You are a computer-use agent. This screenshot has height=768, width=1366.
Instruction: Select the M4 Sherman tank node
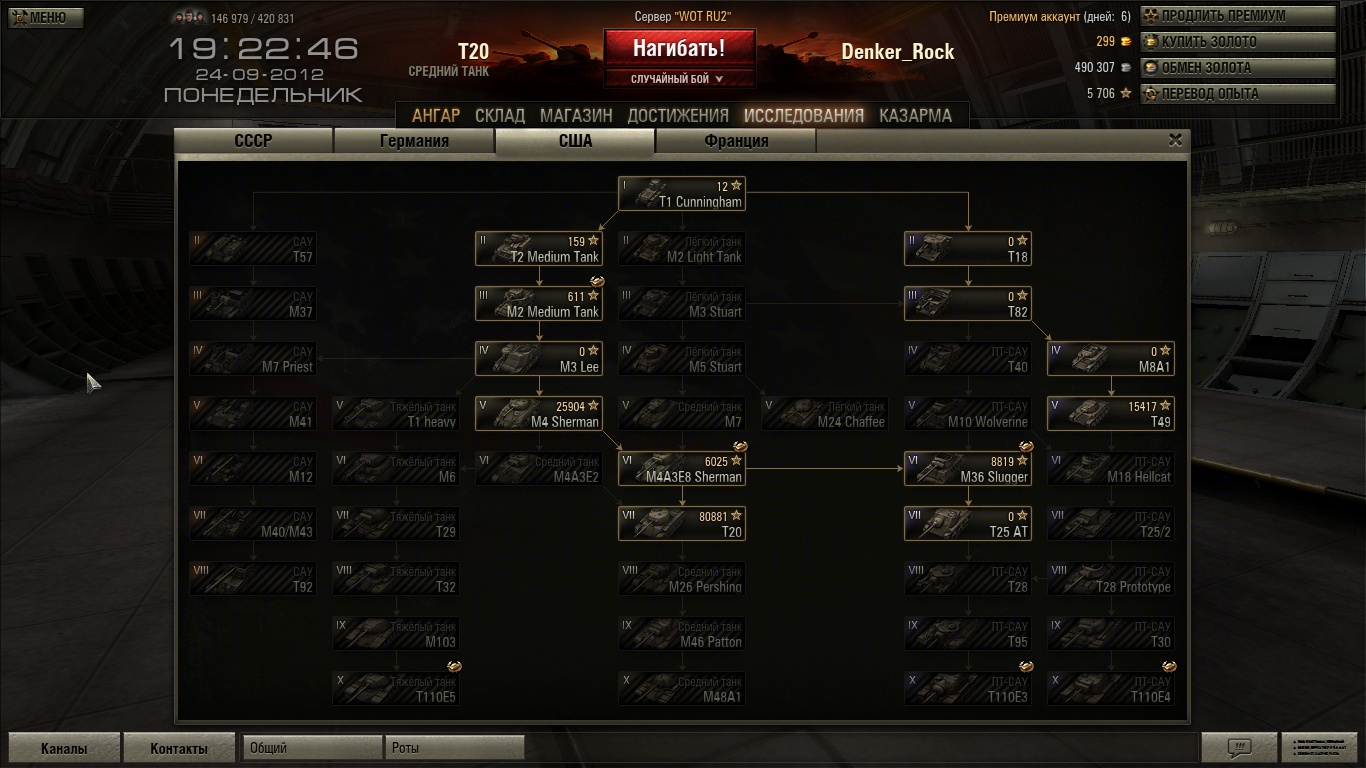(x=539, y=414)
